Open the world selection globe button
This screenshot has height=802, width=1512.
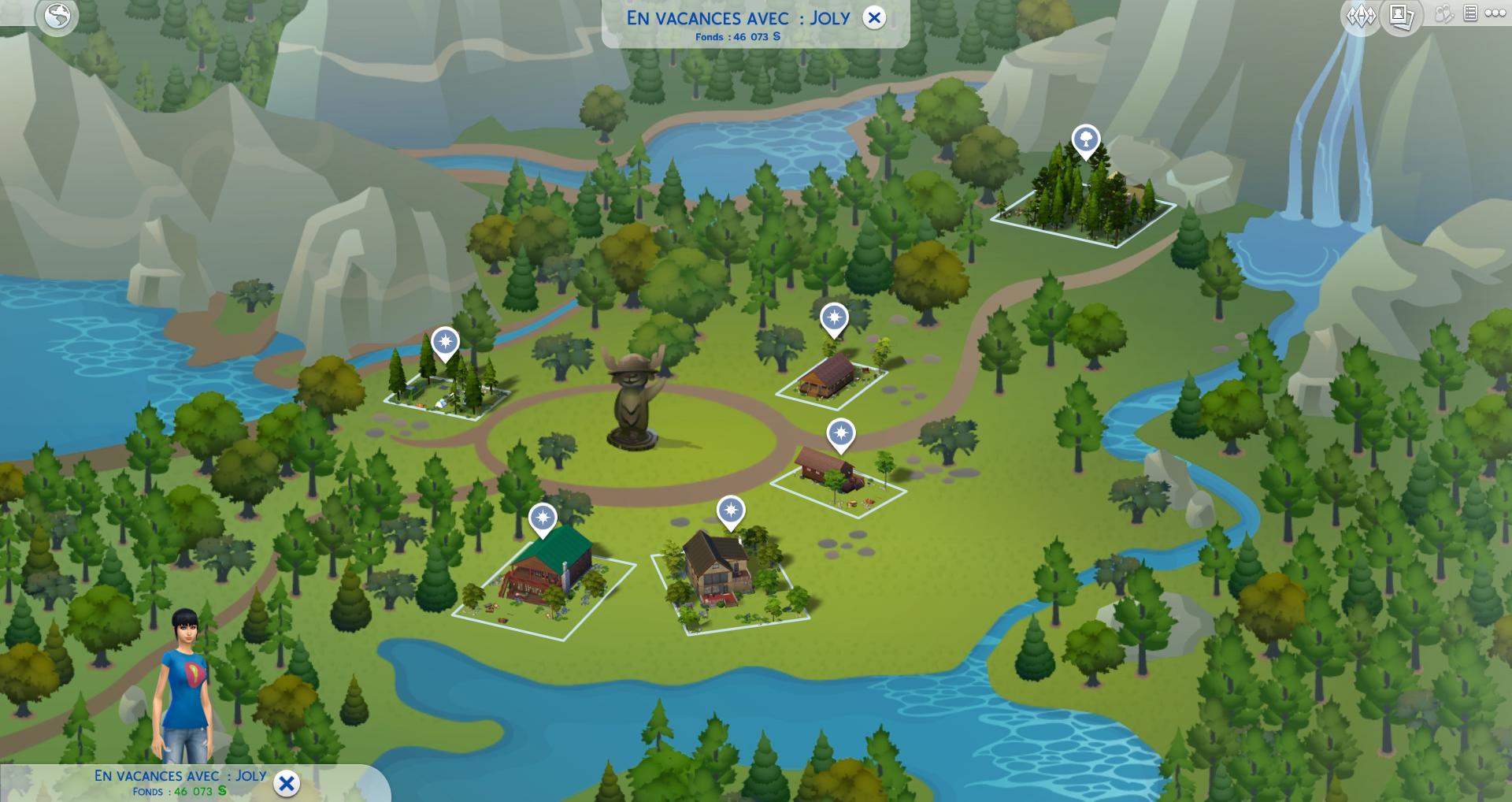click(57, 17)
